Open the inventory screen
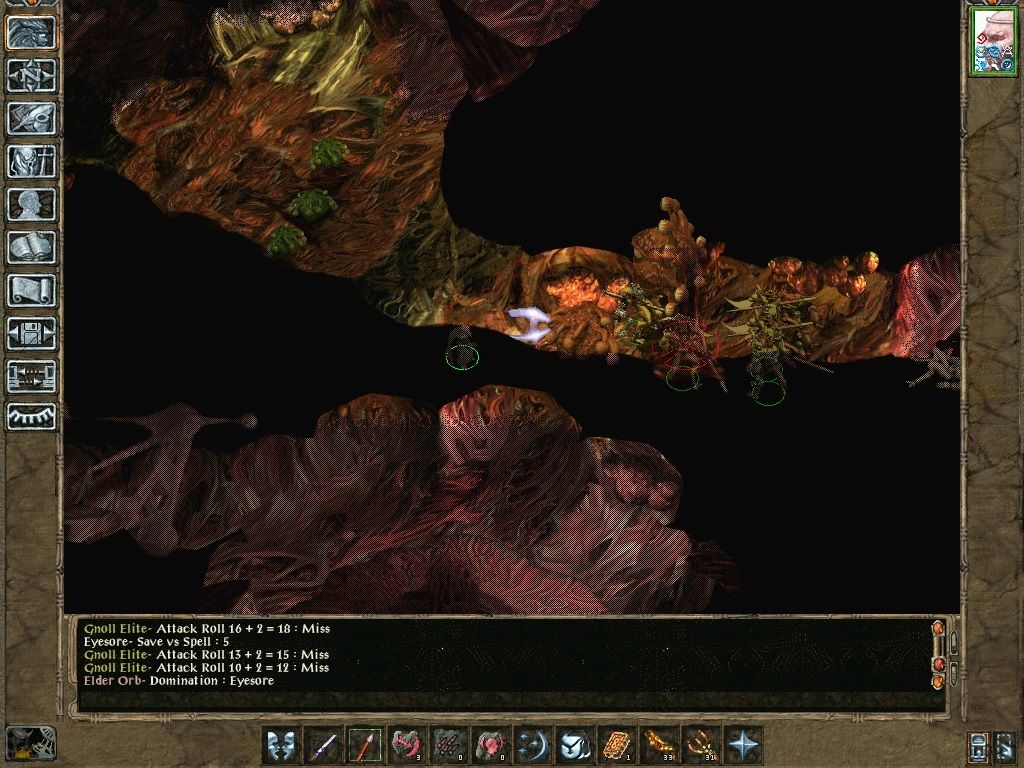This screenshot has width=1024, height=768. pyautogui.click(x=31, y=161)
